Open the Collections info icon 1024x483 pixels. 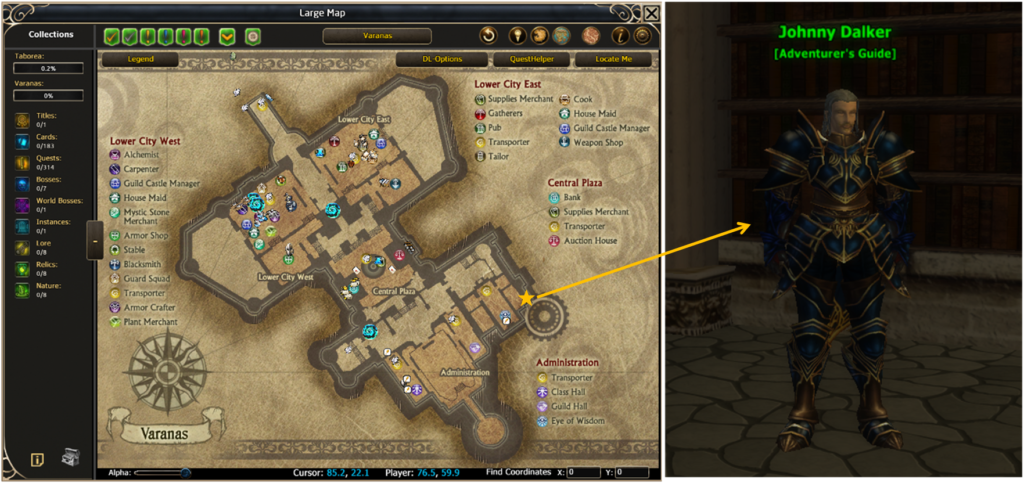tap(37, 460)
